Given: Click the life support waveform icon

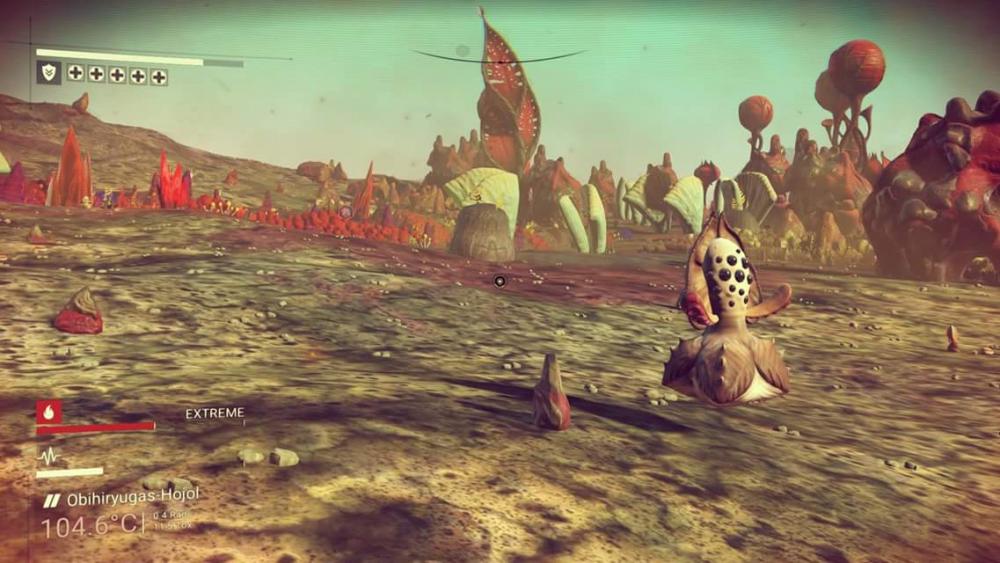Looking at the screenshot, I should pos(48,455).
